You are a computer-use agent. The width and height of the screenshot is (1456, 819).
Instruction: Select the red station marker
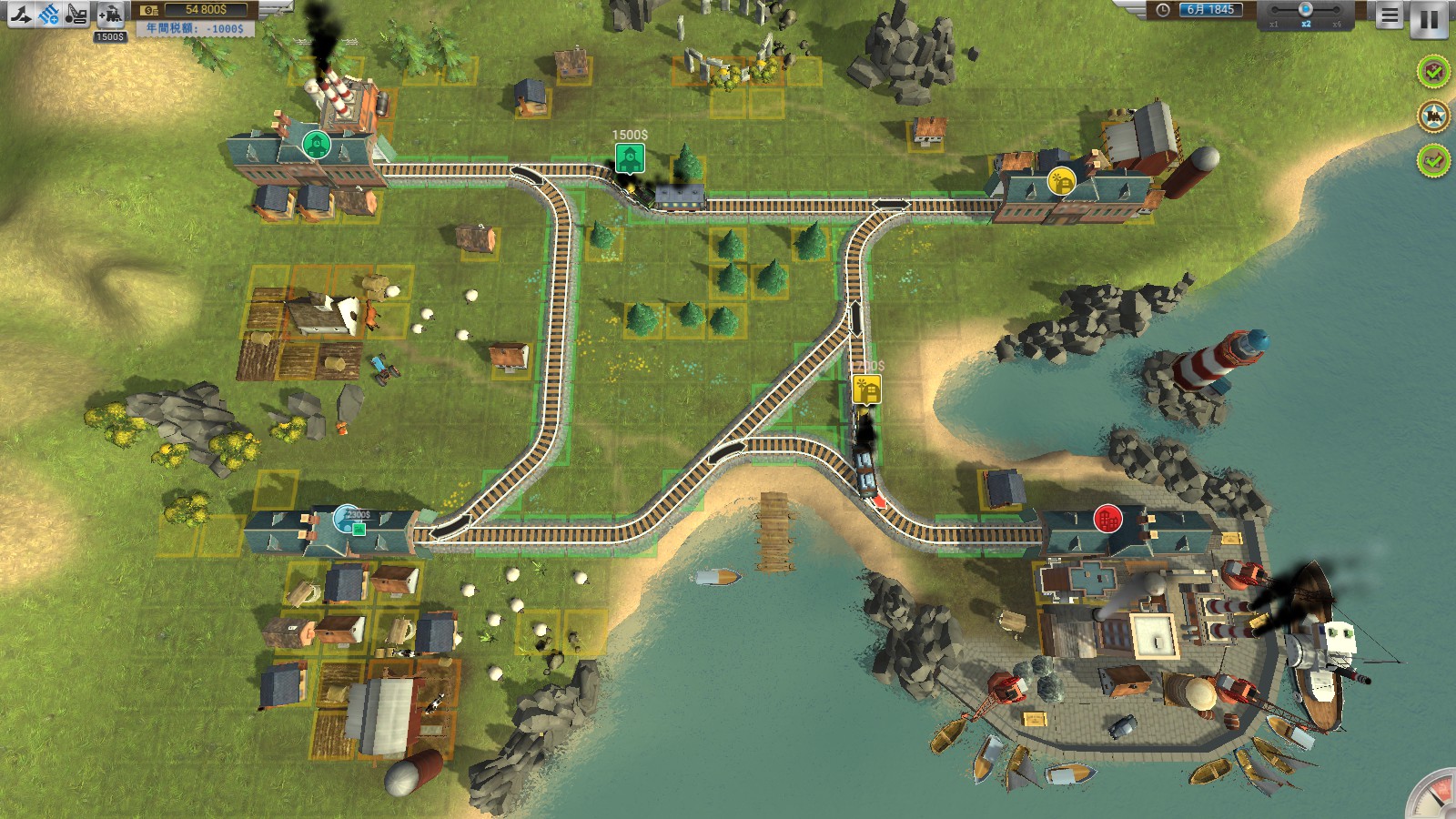tap(1107, 520)
